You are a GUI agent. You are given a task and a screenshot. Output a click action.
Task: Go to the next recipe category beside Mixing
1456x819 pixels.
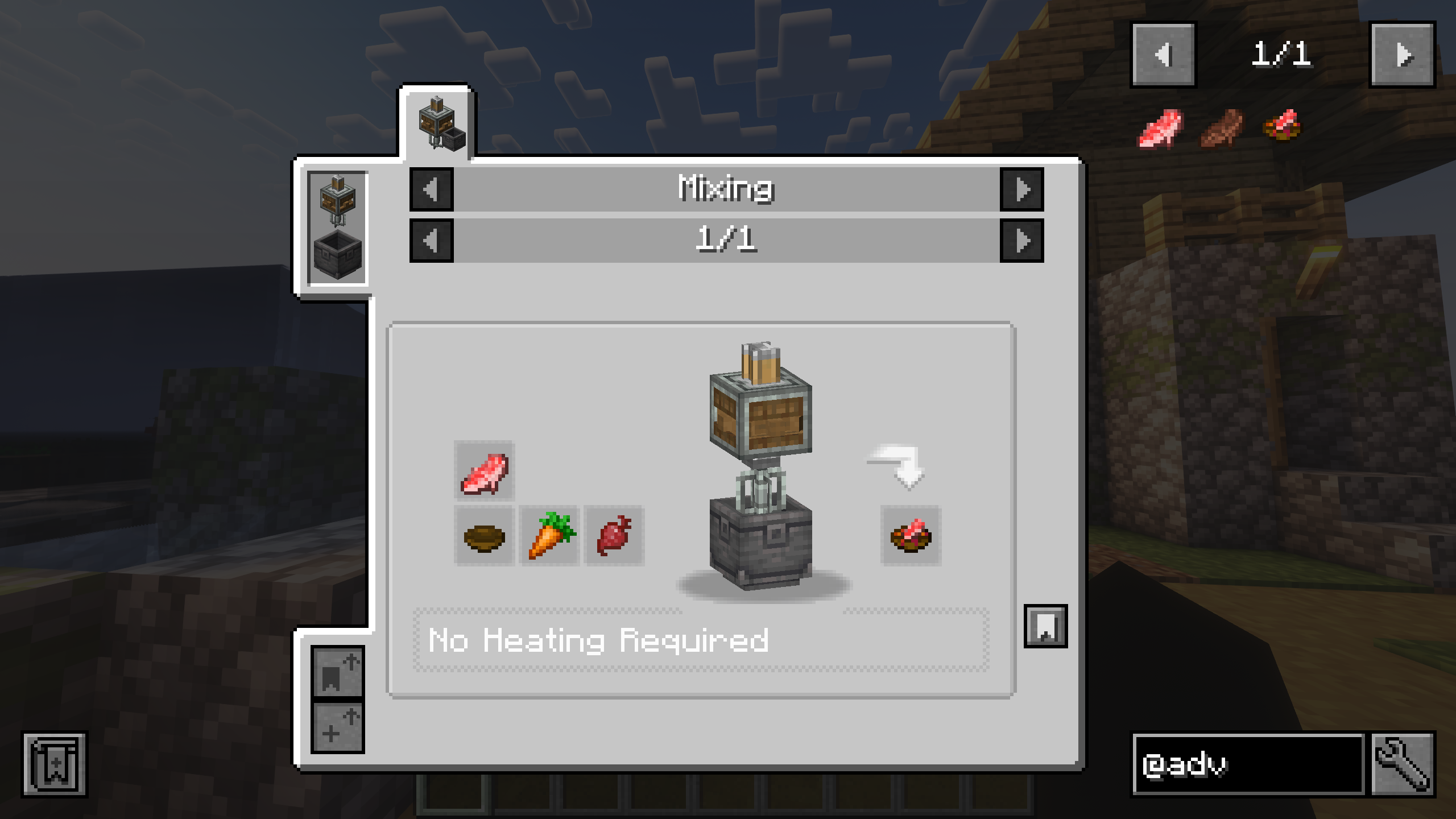tap(1021, 189)
